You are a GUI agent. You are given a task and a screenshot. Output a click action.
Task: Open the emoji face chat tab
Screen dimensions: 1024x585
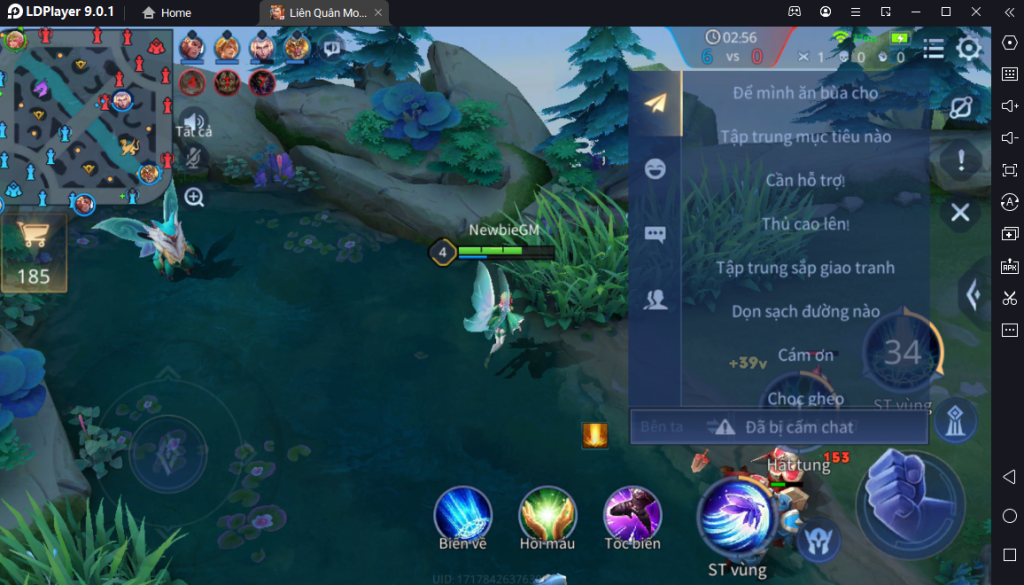click(x=655, y=168)
